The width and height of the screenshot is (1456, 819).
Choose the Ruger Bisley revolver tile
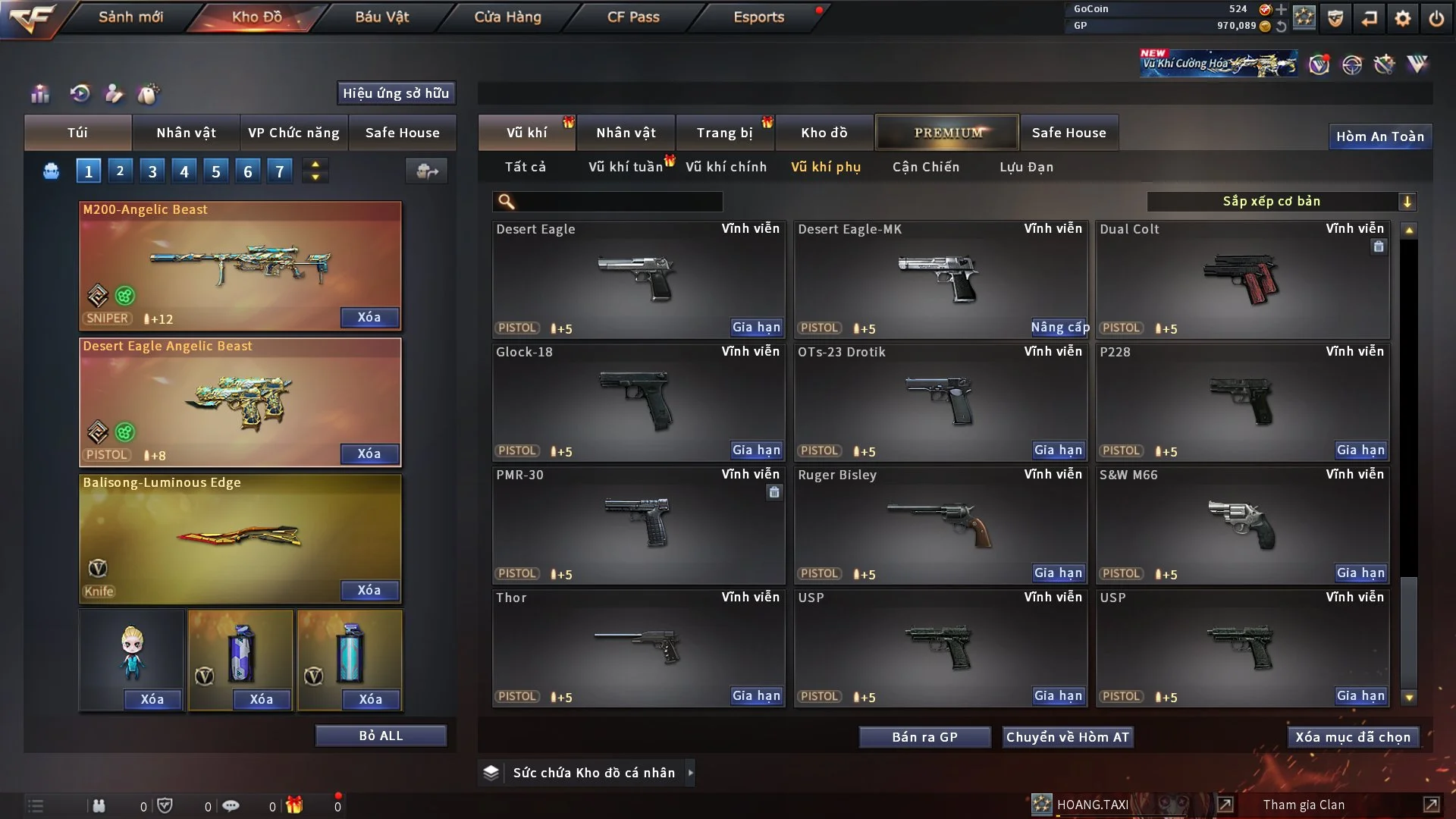(940, 525)
